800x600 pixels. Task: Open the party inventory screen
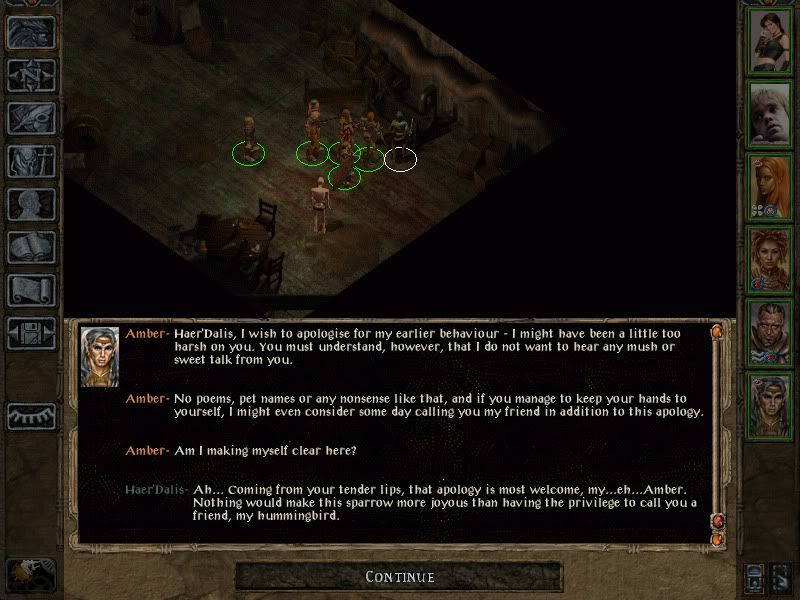tap(31, 161)
